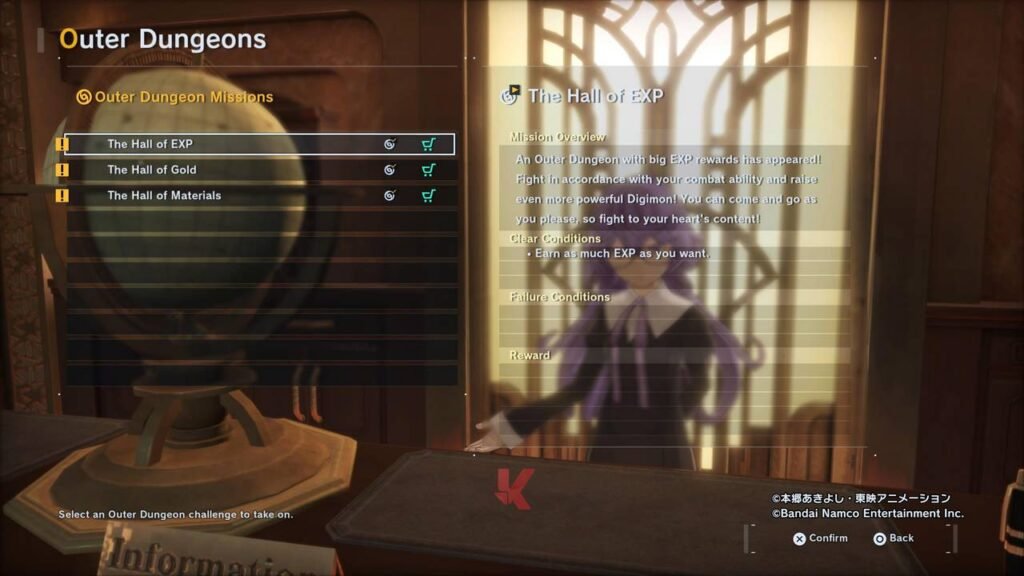Click the swirl icon on Hall of EXP row
Image resolution: width=1024 pixels, height=576 pixels.
(x=390, y=144)
